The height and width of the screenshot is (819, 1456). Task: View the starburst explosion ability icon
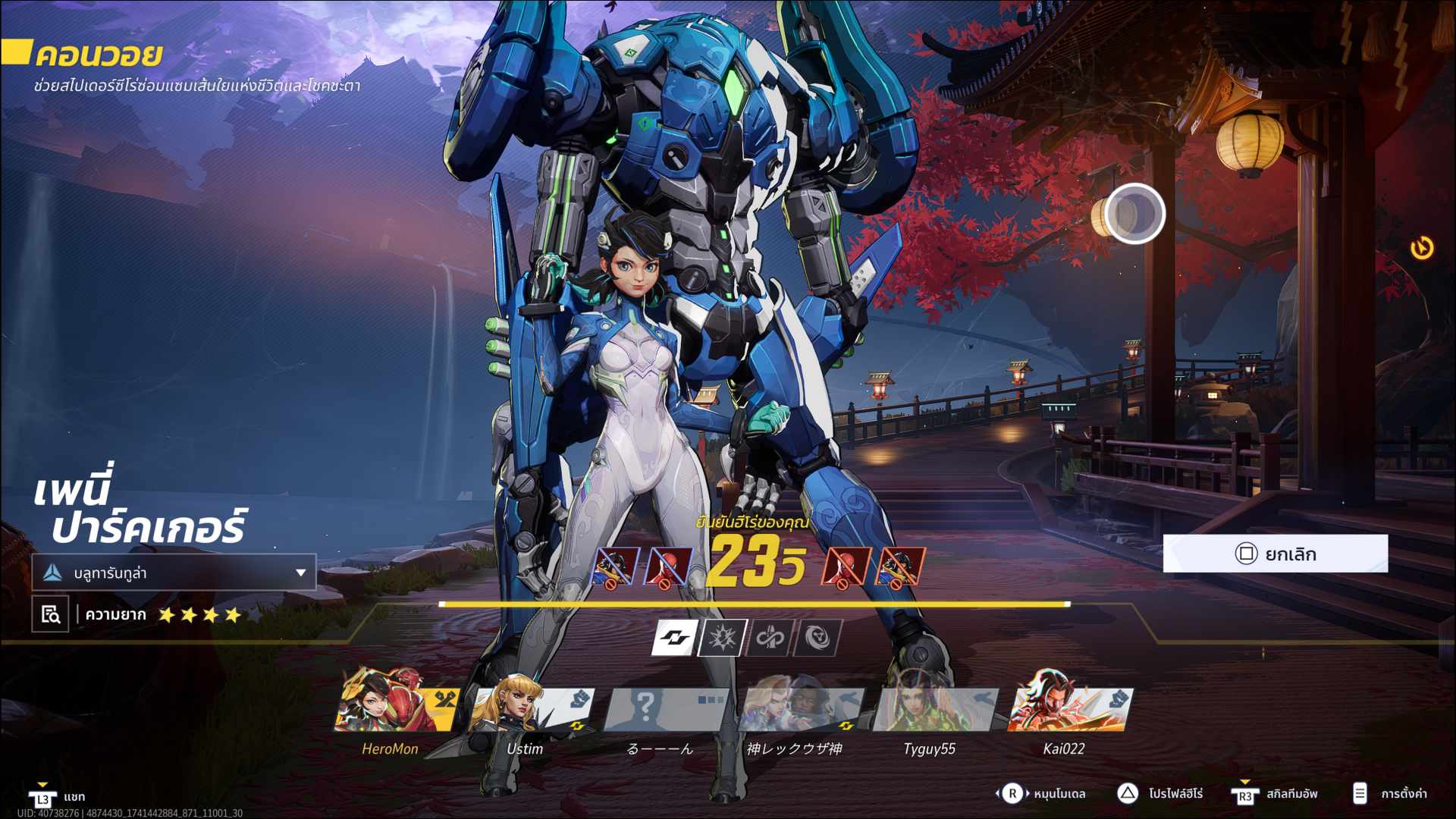coord(722,638)
